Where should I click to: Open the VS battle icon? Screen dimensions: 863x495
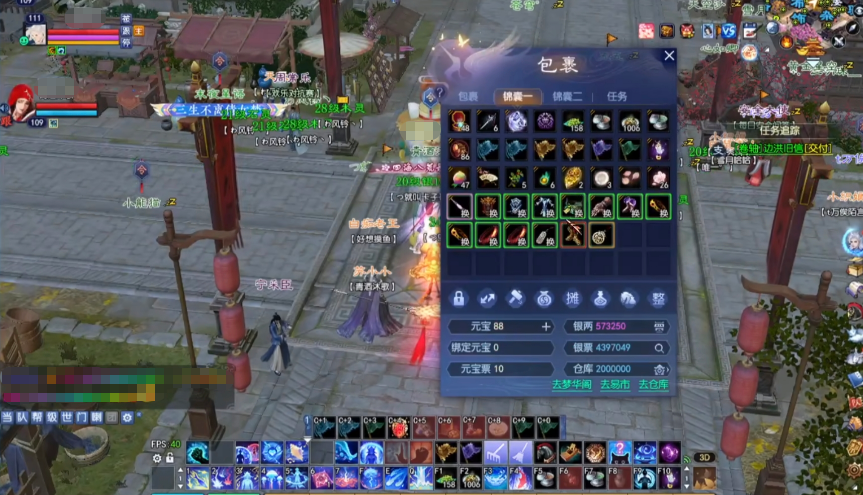(x=729, y=31)
